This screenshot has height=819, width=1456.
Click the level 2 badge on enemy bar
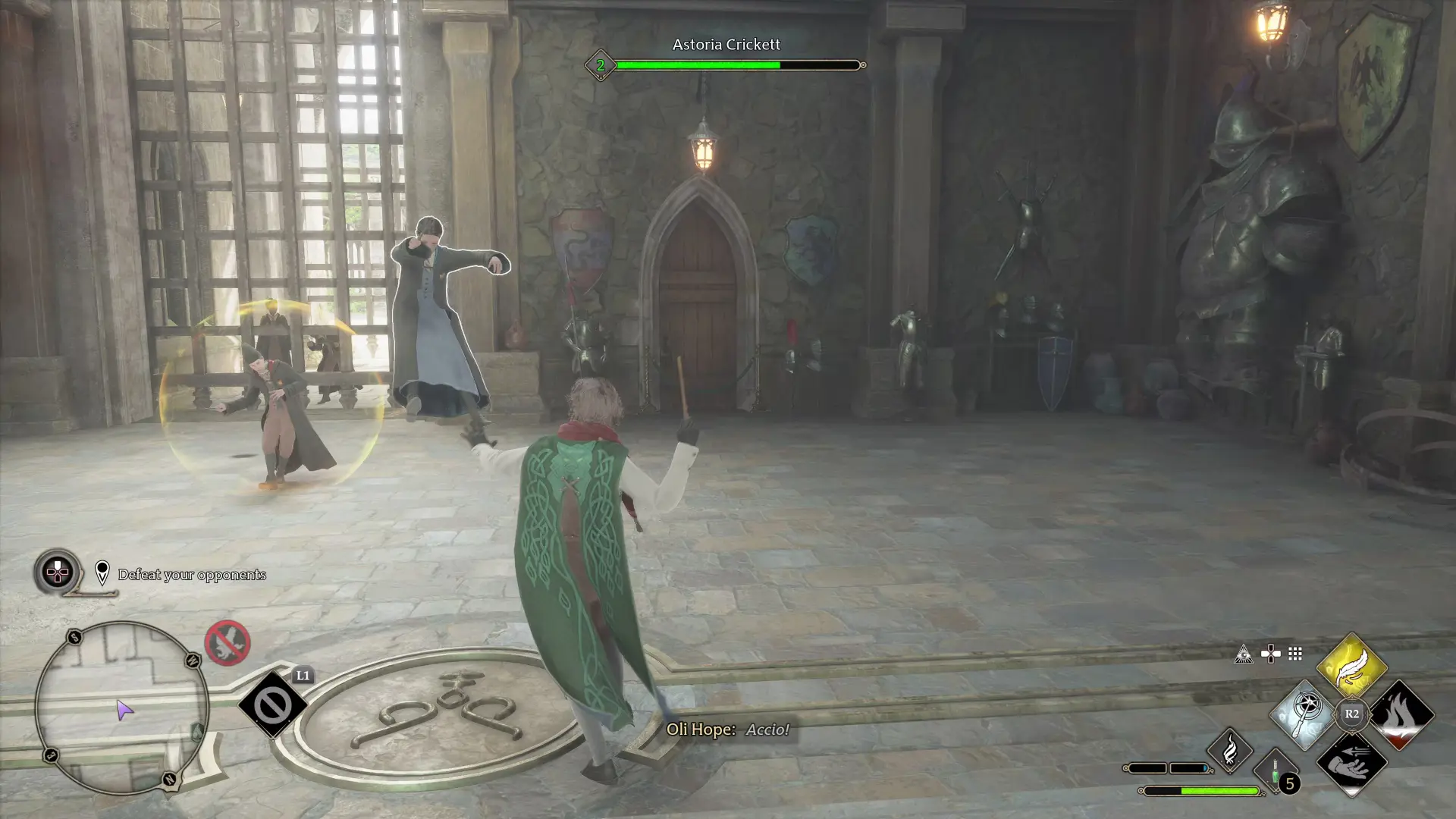pos(601,65)
